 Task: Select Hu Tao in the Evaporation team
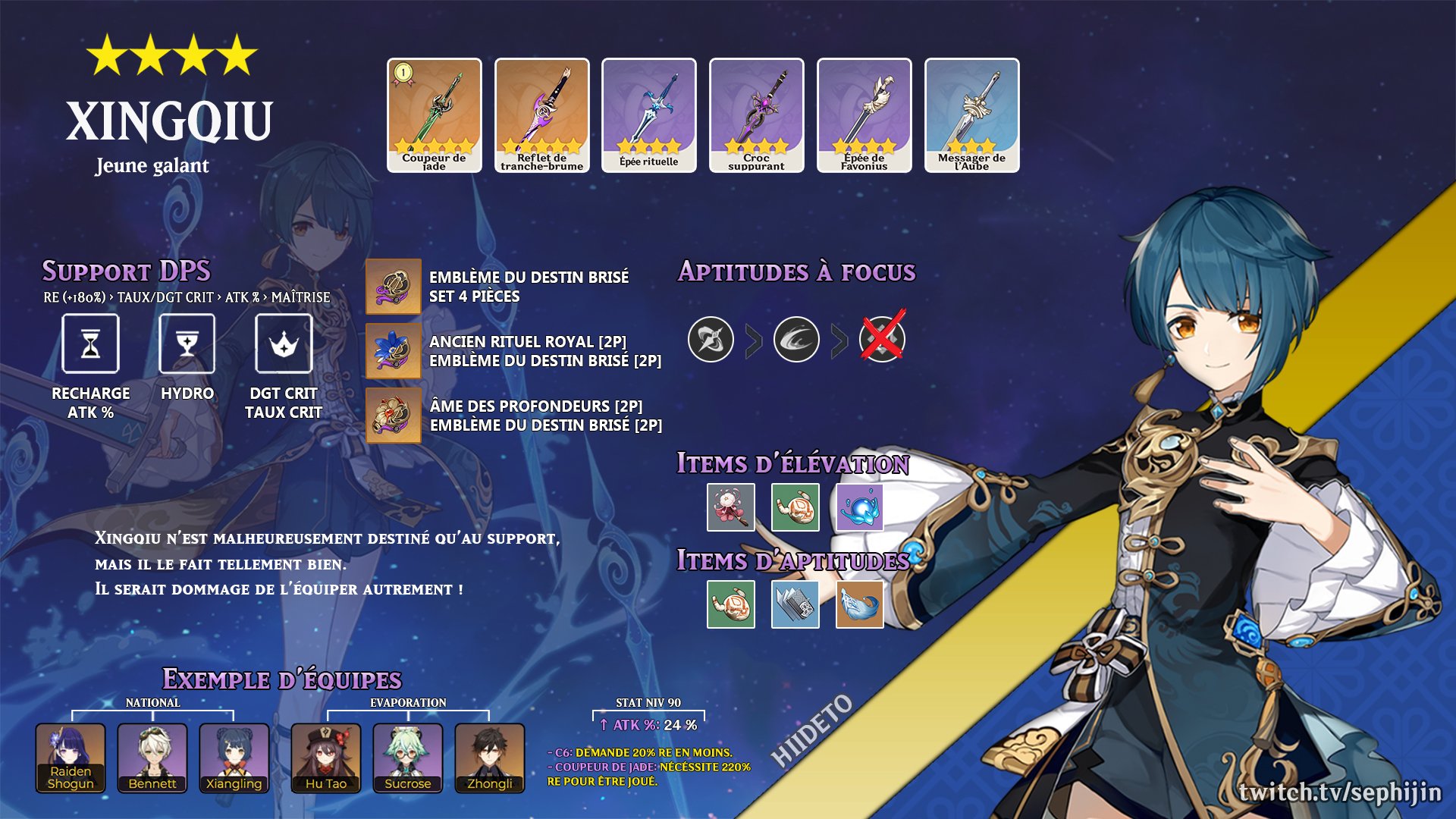(326, 758)
